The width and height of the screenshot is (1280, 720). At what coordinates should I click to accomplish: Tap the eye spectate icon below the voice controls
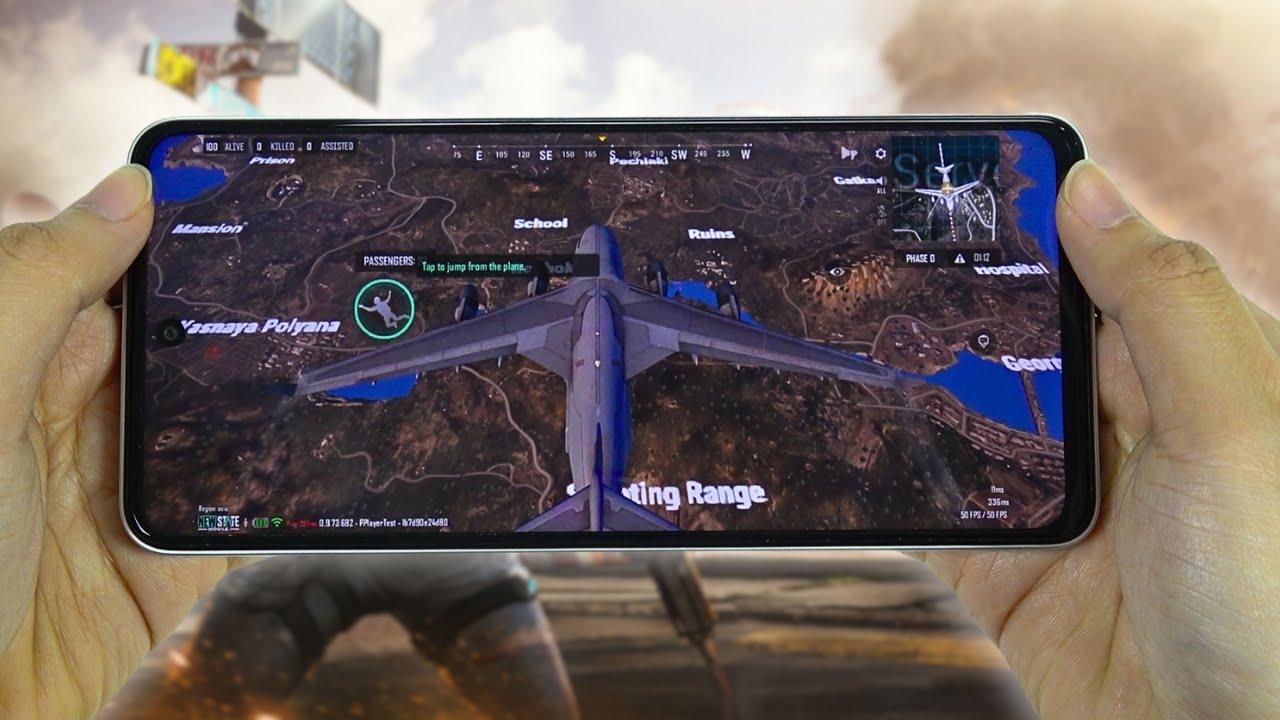[838, 270]
